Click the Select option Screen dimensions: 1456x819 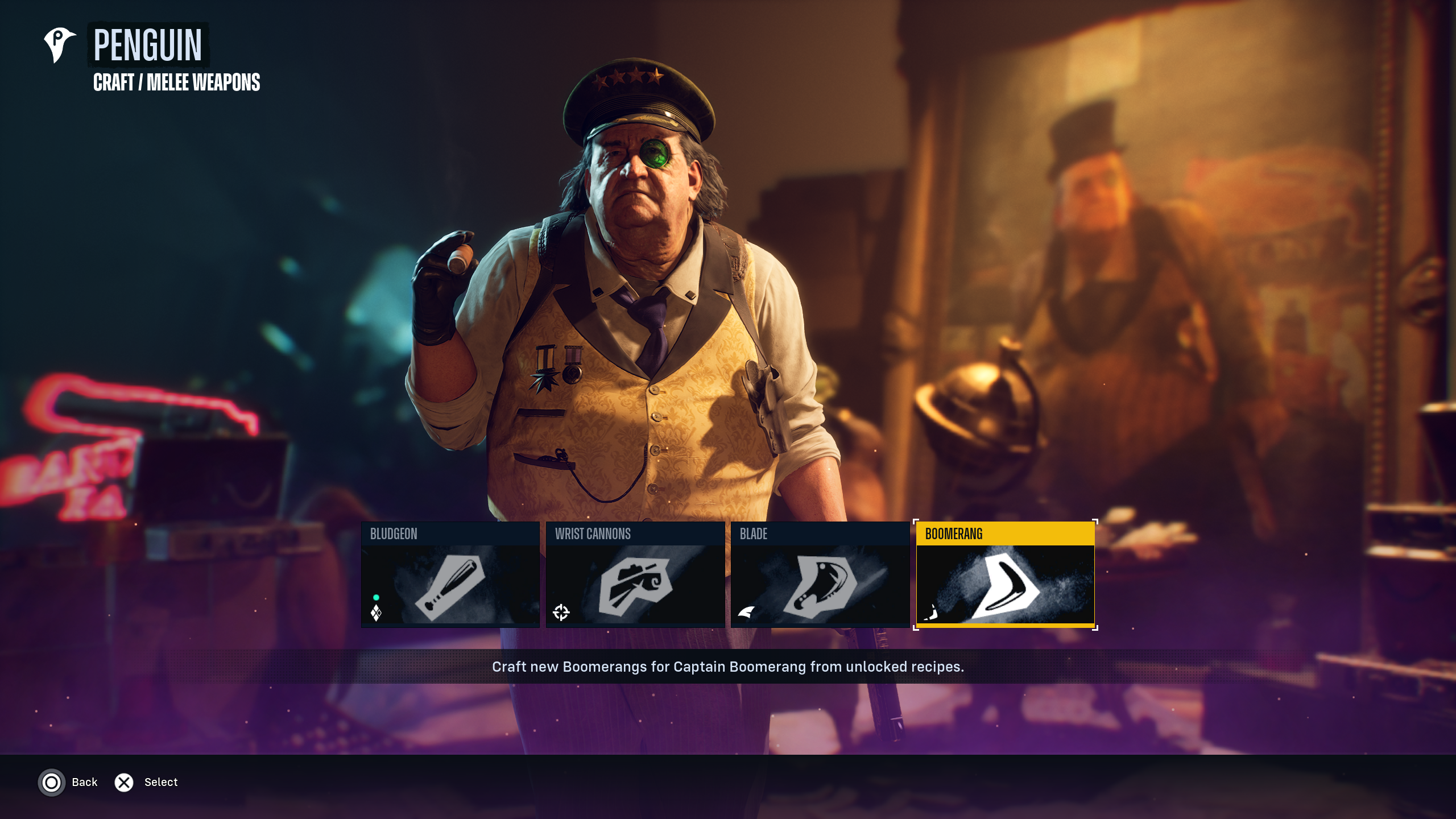(x=147, y=783)
